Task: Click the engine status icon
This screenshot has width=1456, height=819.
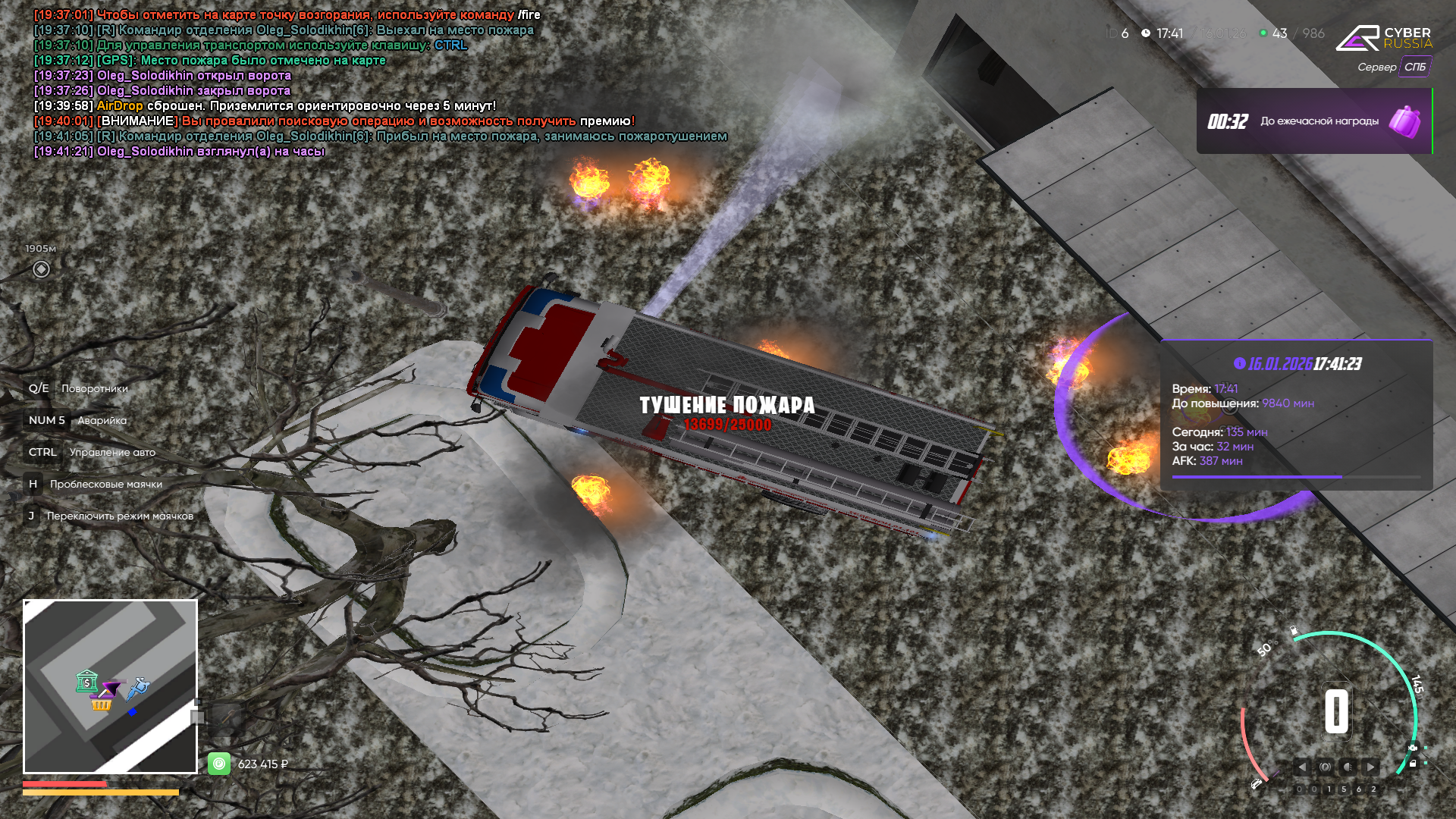Action: [x=1413, y=748]
